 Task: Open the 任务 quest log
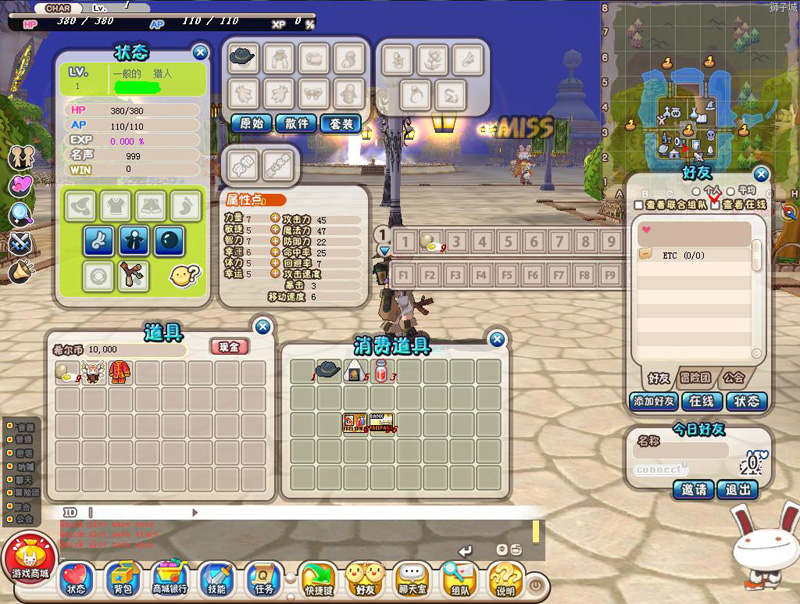click(264, 579)
